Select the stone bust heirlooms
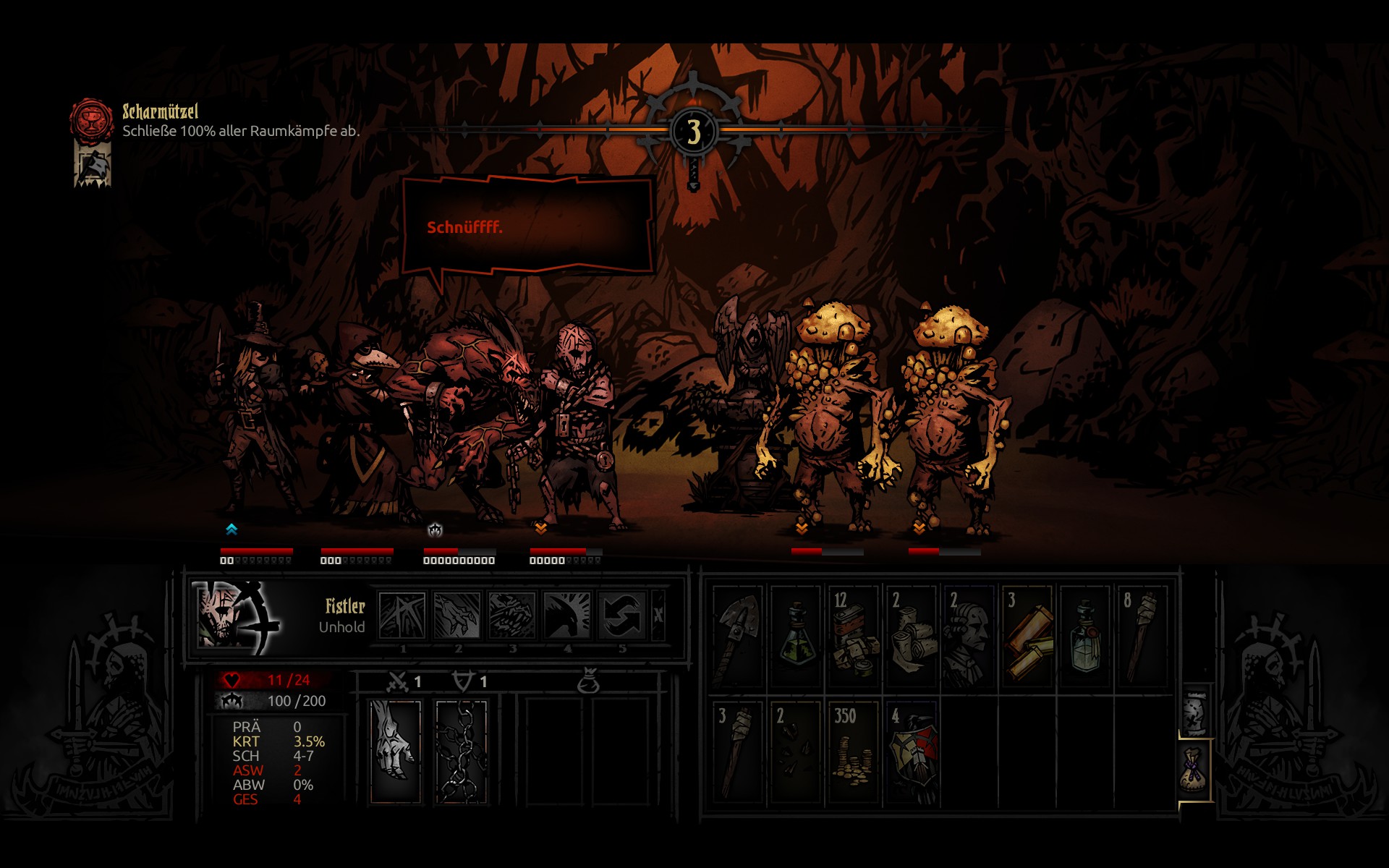The width and height of the screenshot is (1389, 868). point(969,637)
